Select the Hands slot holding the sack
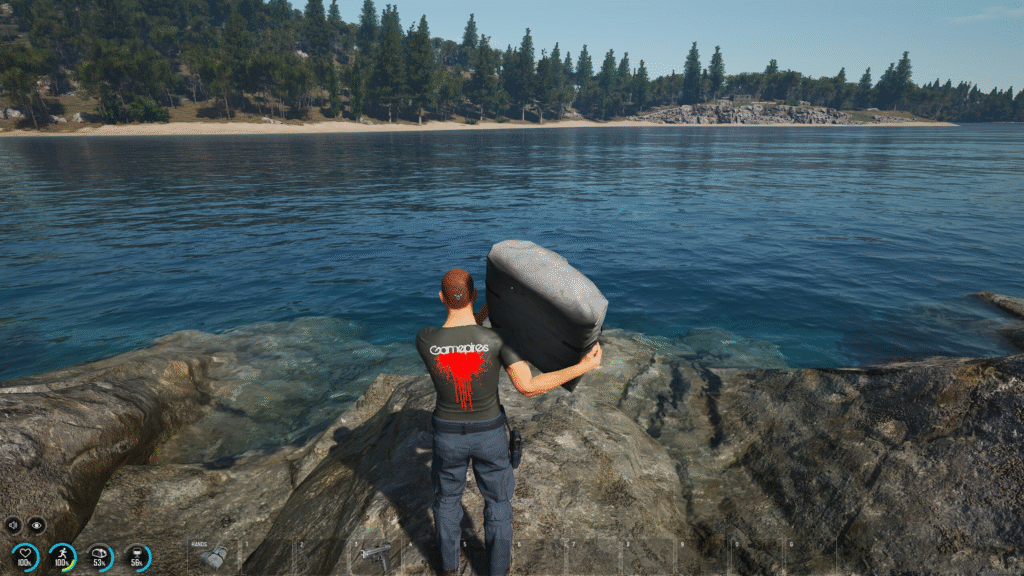This screenshot has height=576, width=1024. click(x=213, y=557)
